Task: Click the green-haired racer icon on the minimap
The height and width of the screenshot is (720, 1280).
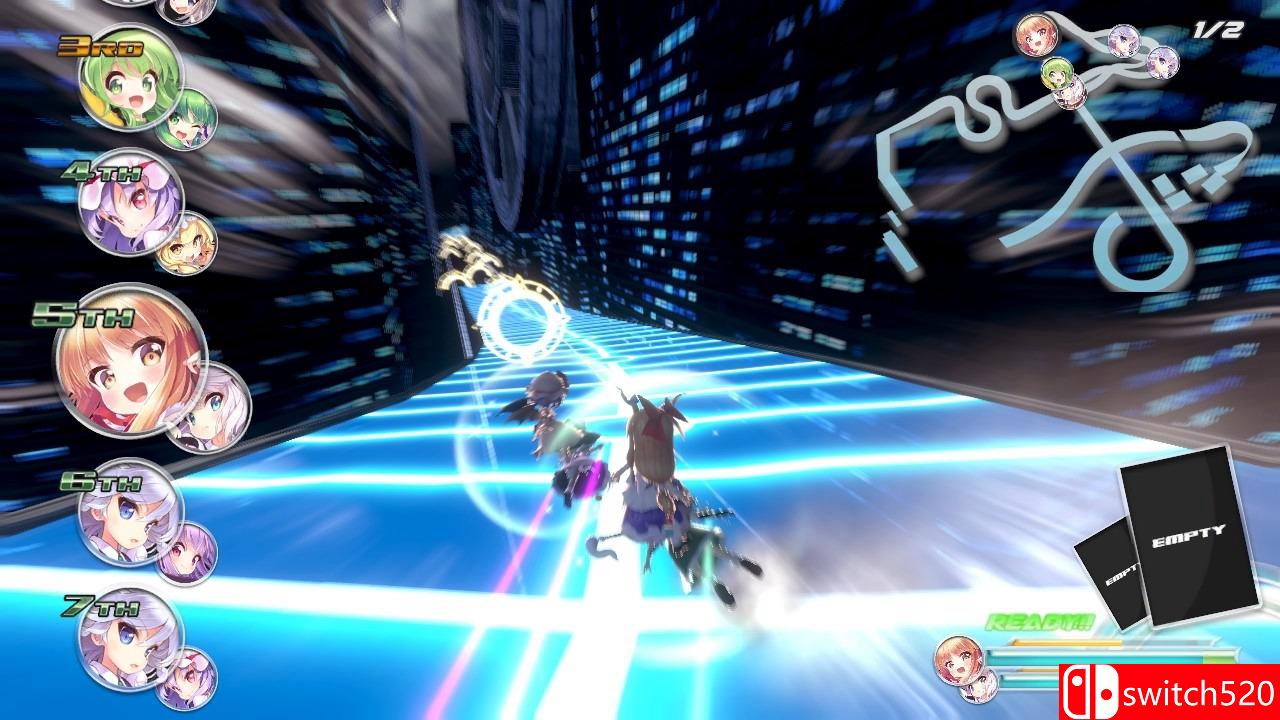Action: [1057, 73]
